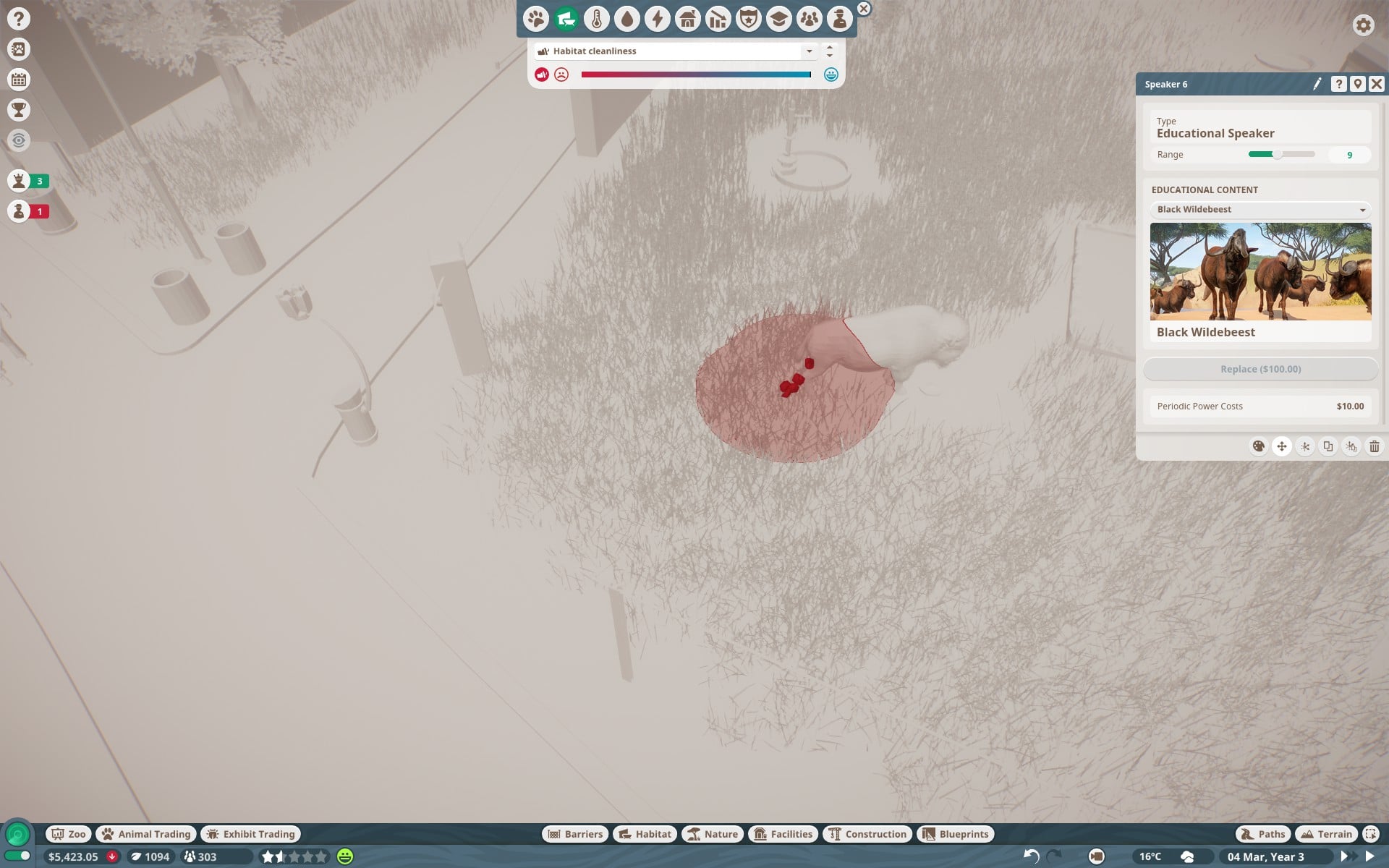The image size is (1389, 868).
Task: Select the thermometer temperature heatmap
Action: pyautogui.click(x=597, y=19)
